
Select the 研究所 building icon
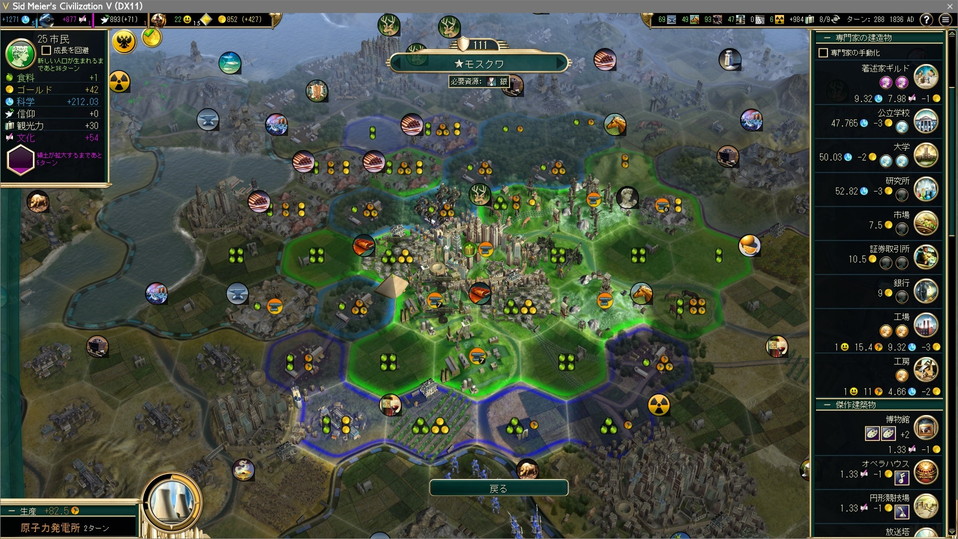point(925,188)
